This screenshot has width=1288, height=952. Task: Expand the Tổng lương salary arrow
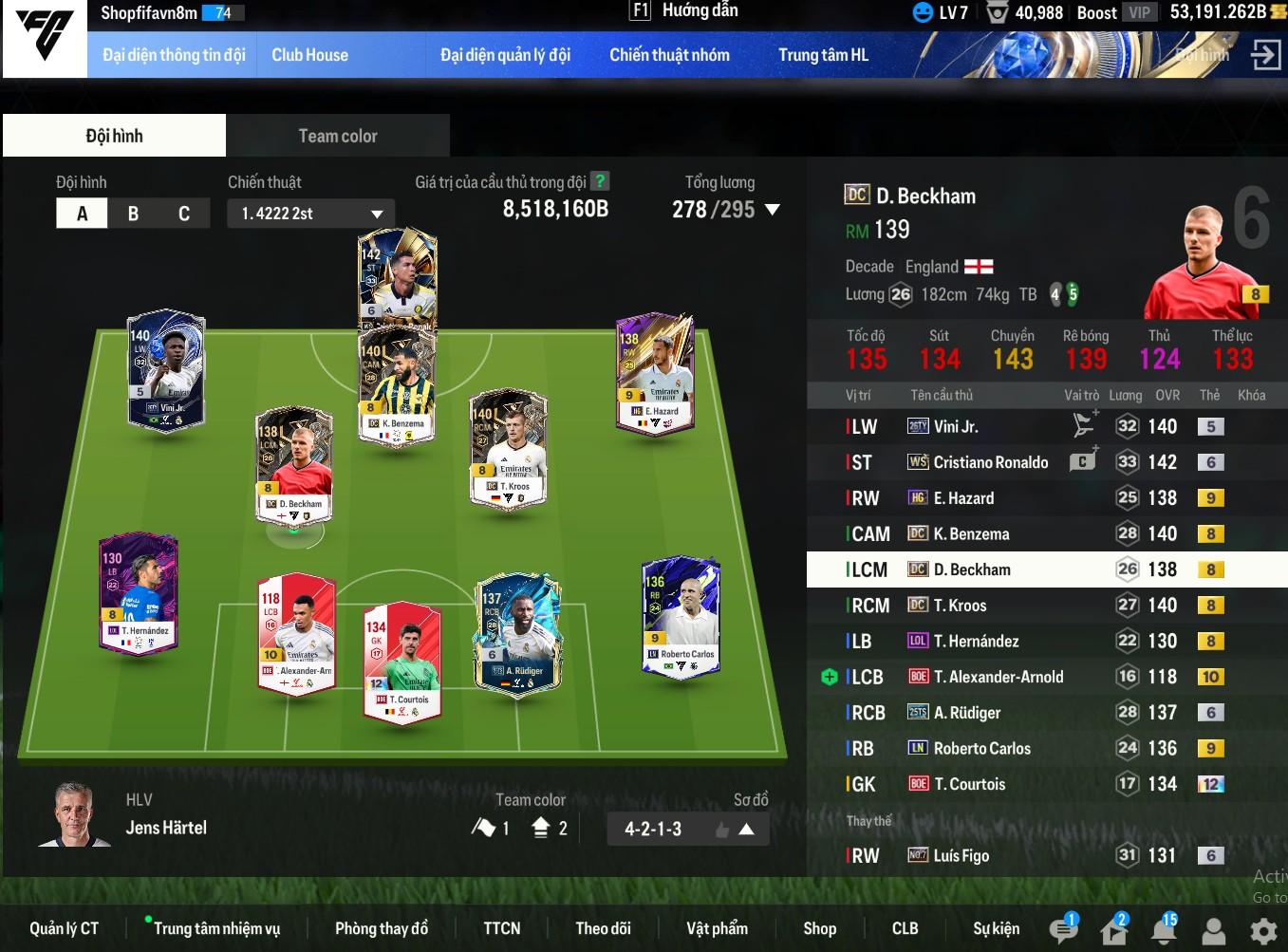click(x=773, y=210)
